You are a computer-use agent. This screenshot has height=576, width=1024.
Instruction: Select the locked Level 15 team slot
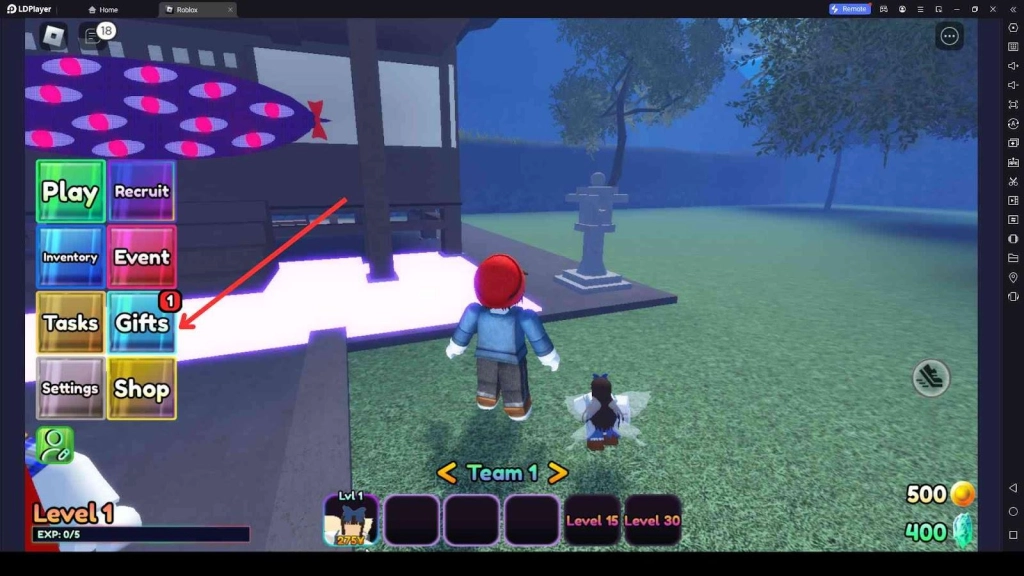coord(591,520)
